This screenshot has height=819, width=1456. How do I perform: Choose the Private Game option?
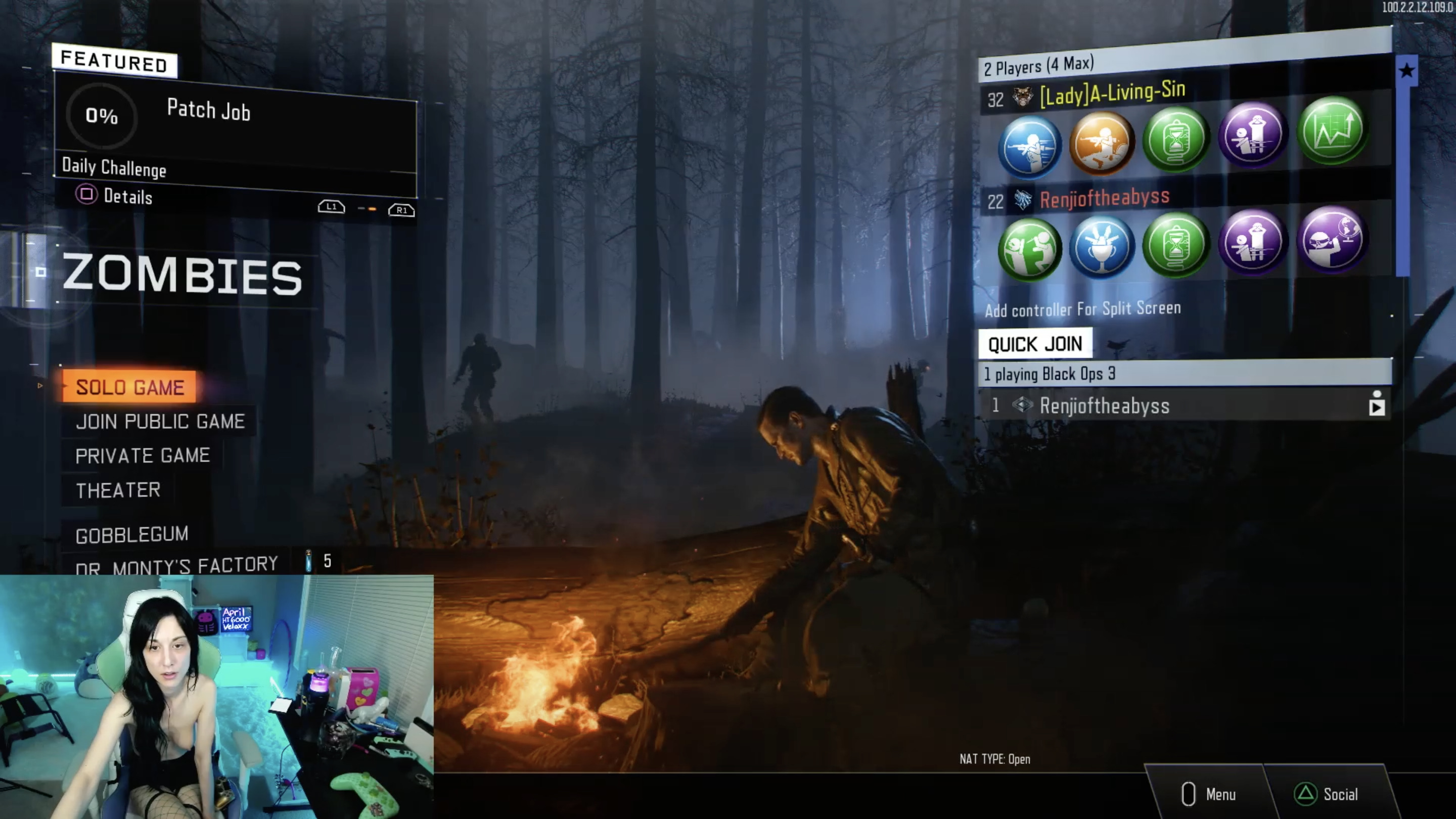pyautogui.click(x=143, y=456)
